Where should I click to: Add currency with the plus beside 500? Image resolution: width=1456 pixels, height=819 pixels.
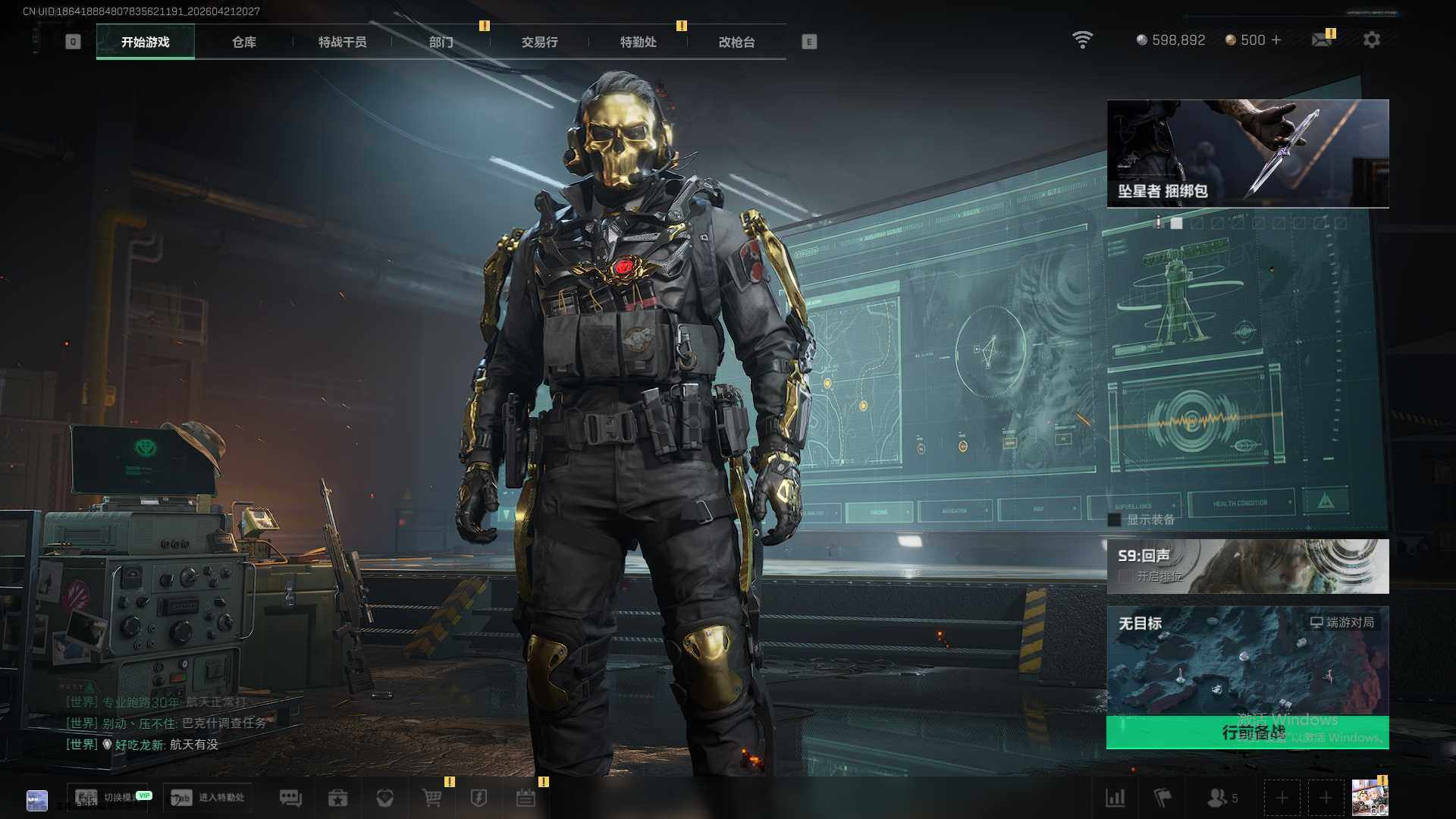tap(1276, 40)
